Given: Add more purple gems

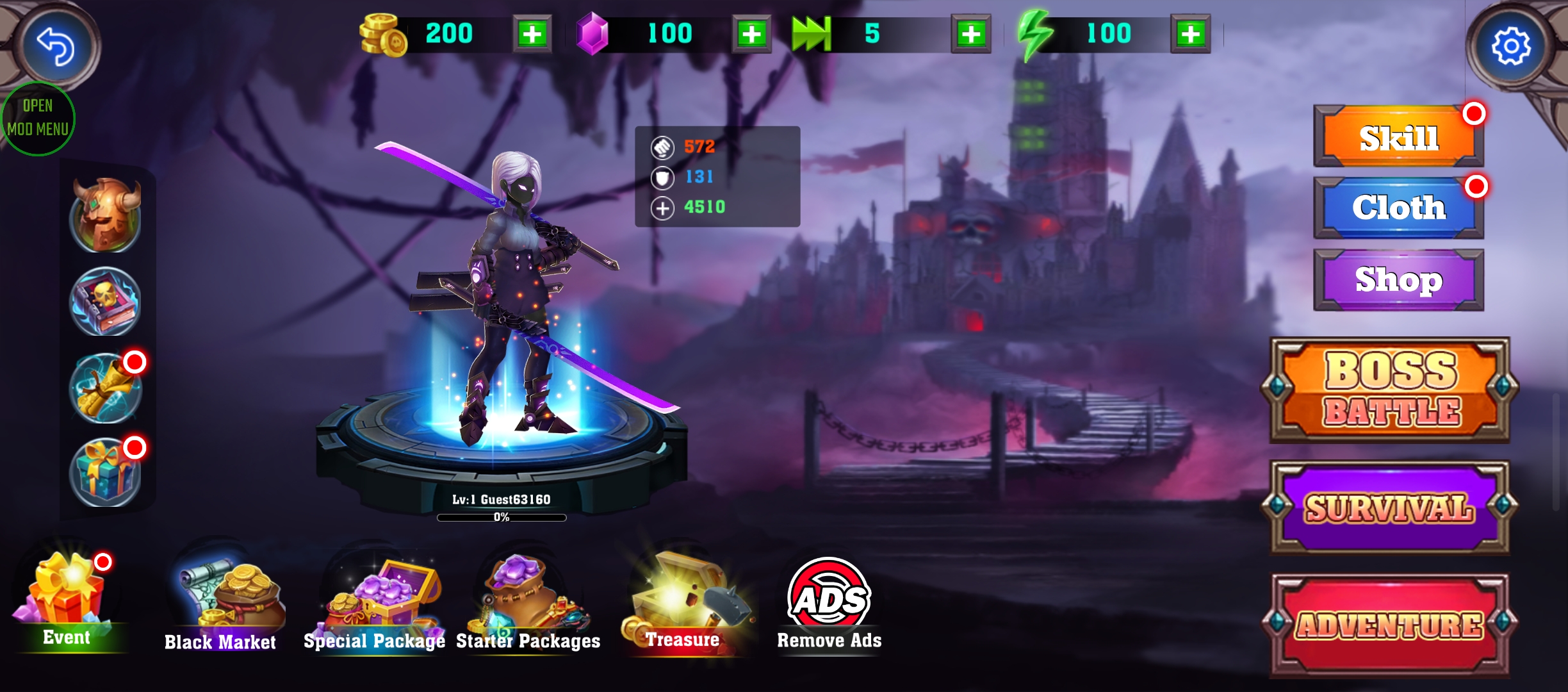Looking at the screenshot, I should click(751, 33).
